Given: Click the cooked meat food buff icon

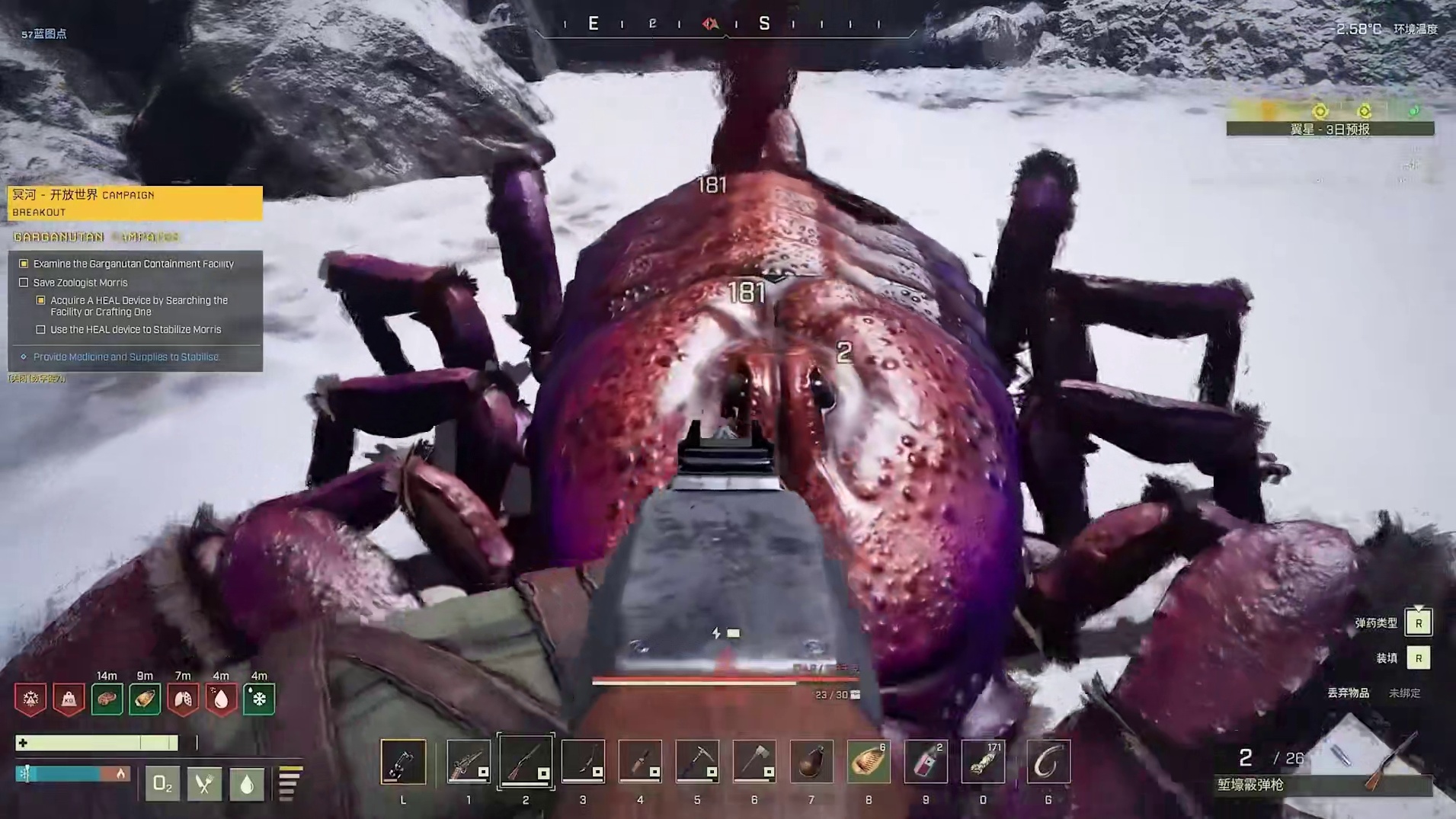Looking at the screenshot, I should pyautogui.click(x=107, y=699).
